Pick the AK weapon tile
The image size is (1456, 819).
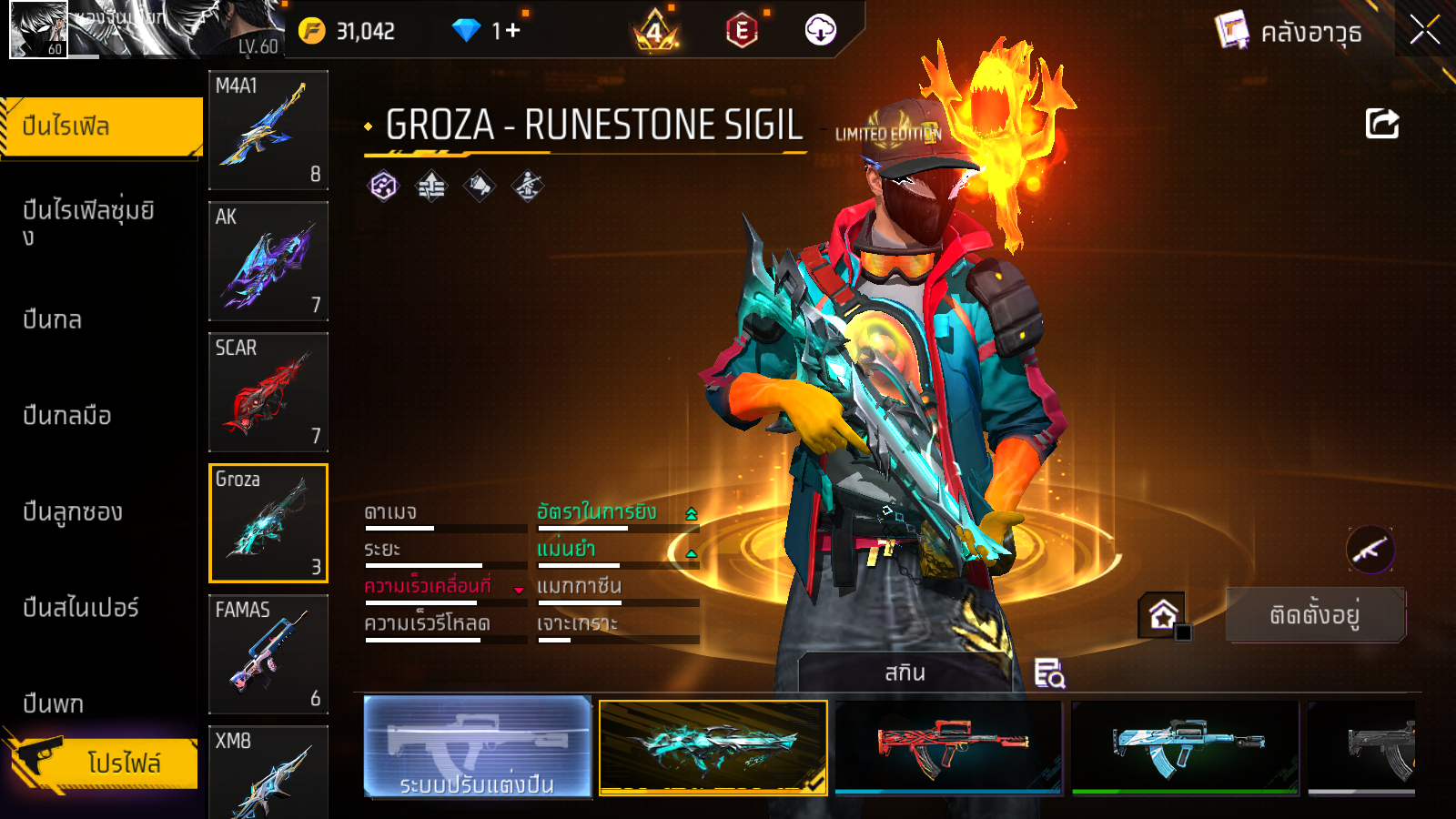point(268,261)
